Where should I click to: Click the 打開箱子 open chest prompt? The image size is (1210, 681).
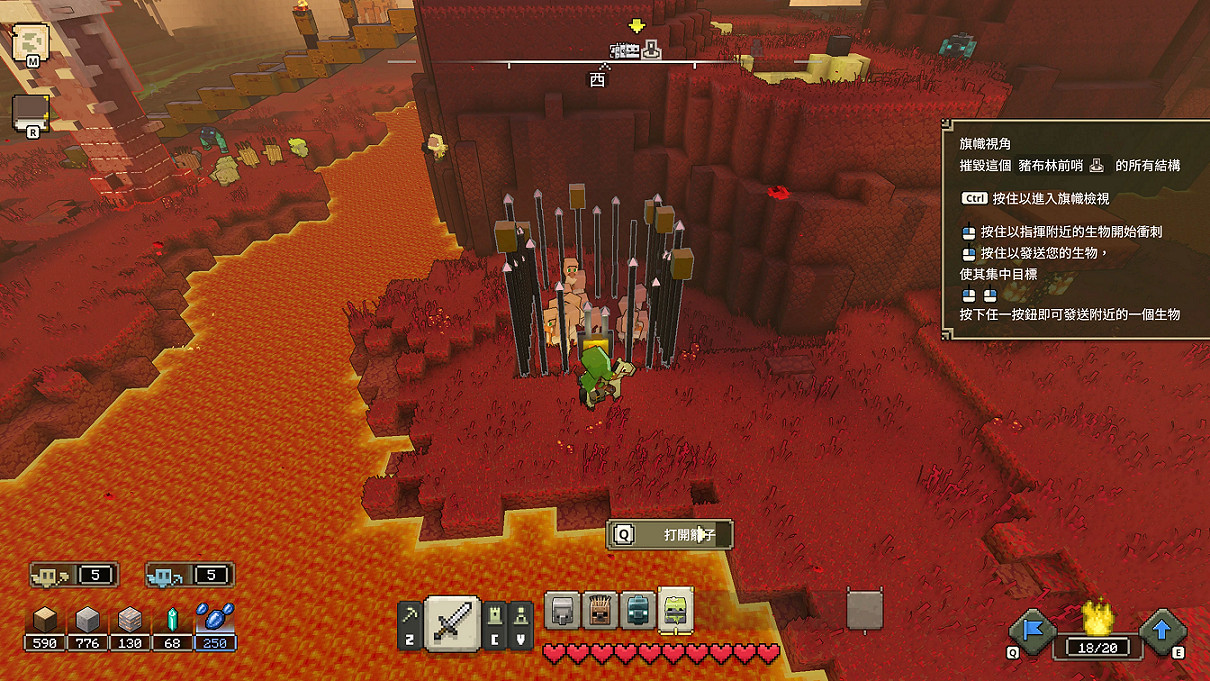670,535
